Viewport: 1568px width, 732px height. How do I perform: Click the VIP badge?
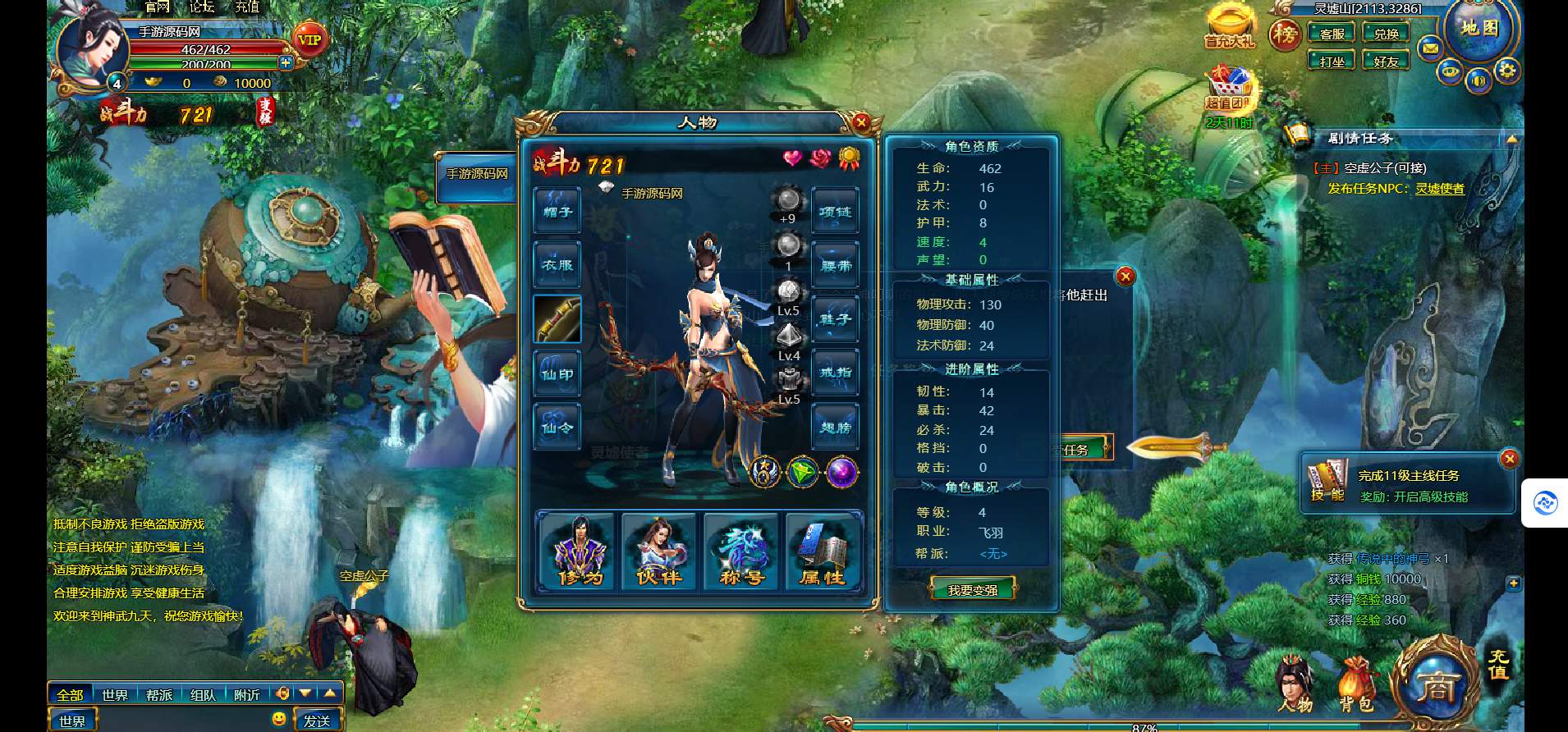tap(309, 39)
